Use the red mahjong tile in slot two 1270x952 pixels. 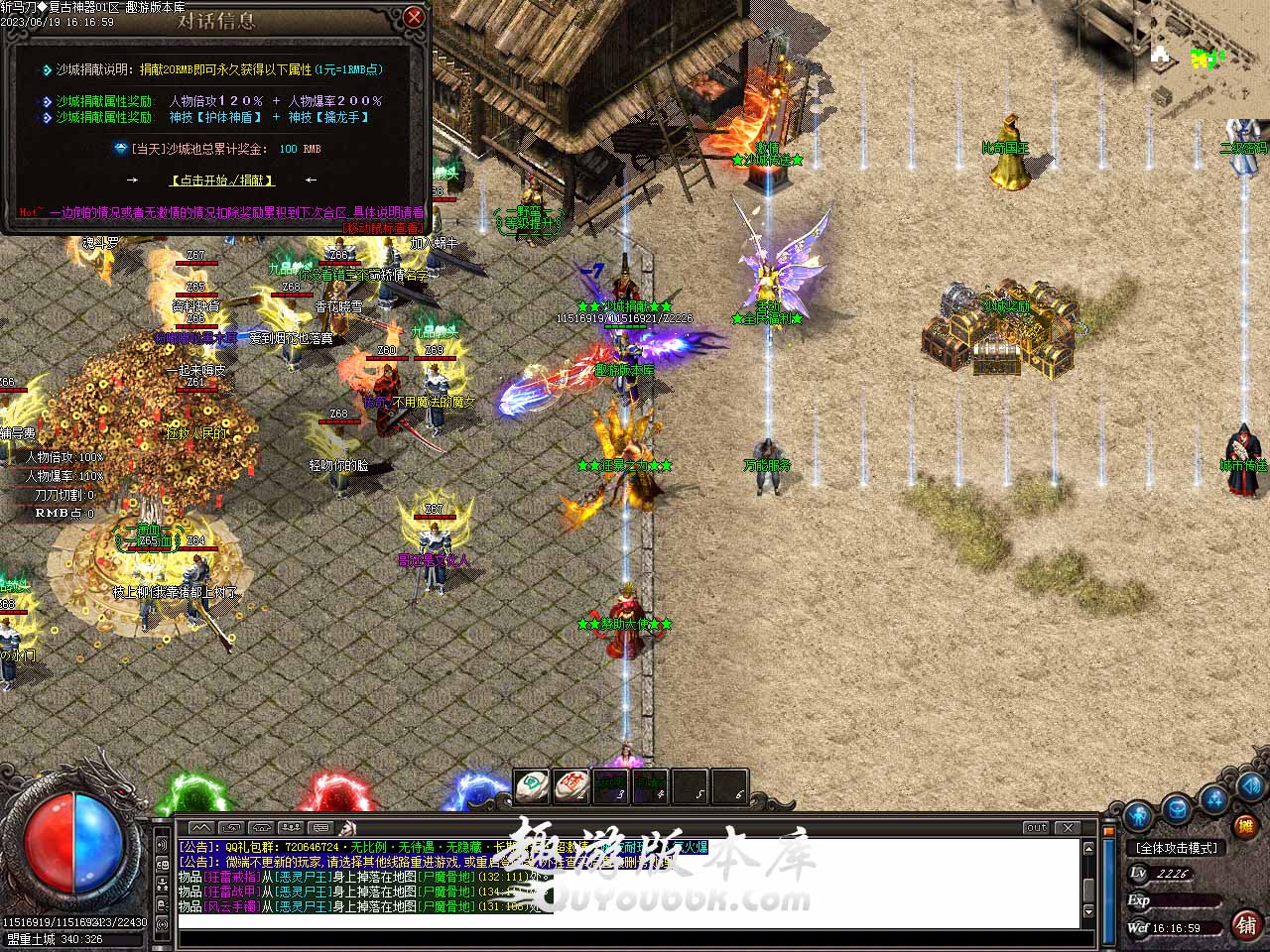pyautogui.click(x=571, y=787)
